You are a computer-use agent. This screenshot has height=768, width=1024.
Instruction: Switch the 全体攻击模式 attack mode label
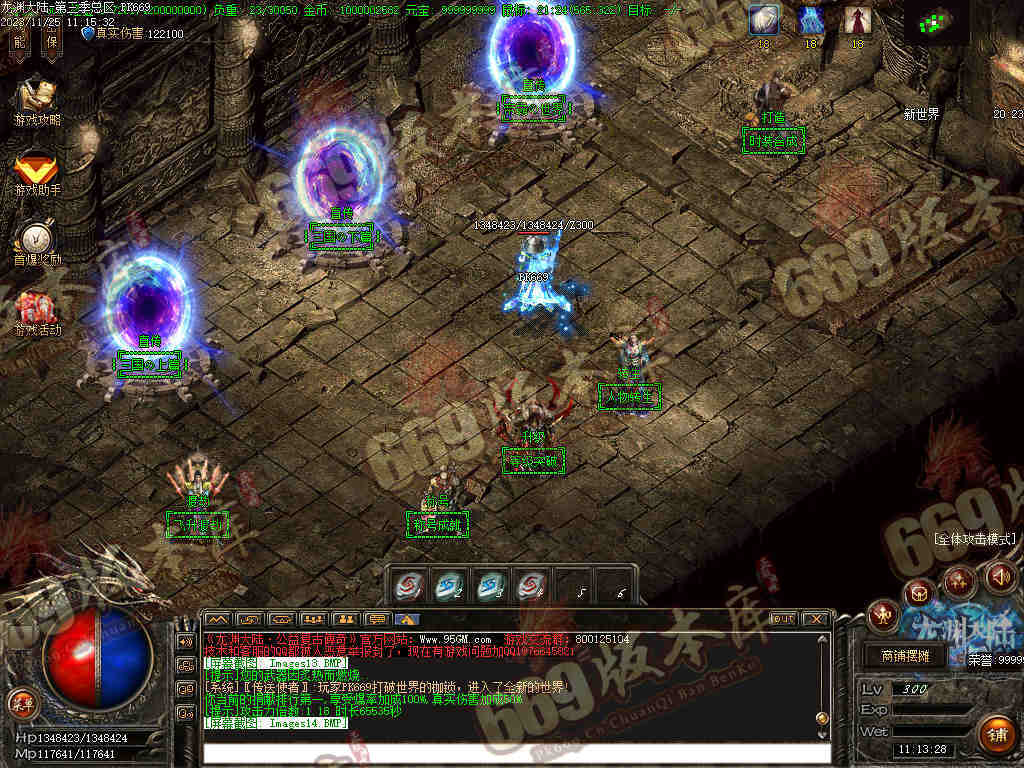pos(974,539)
